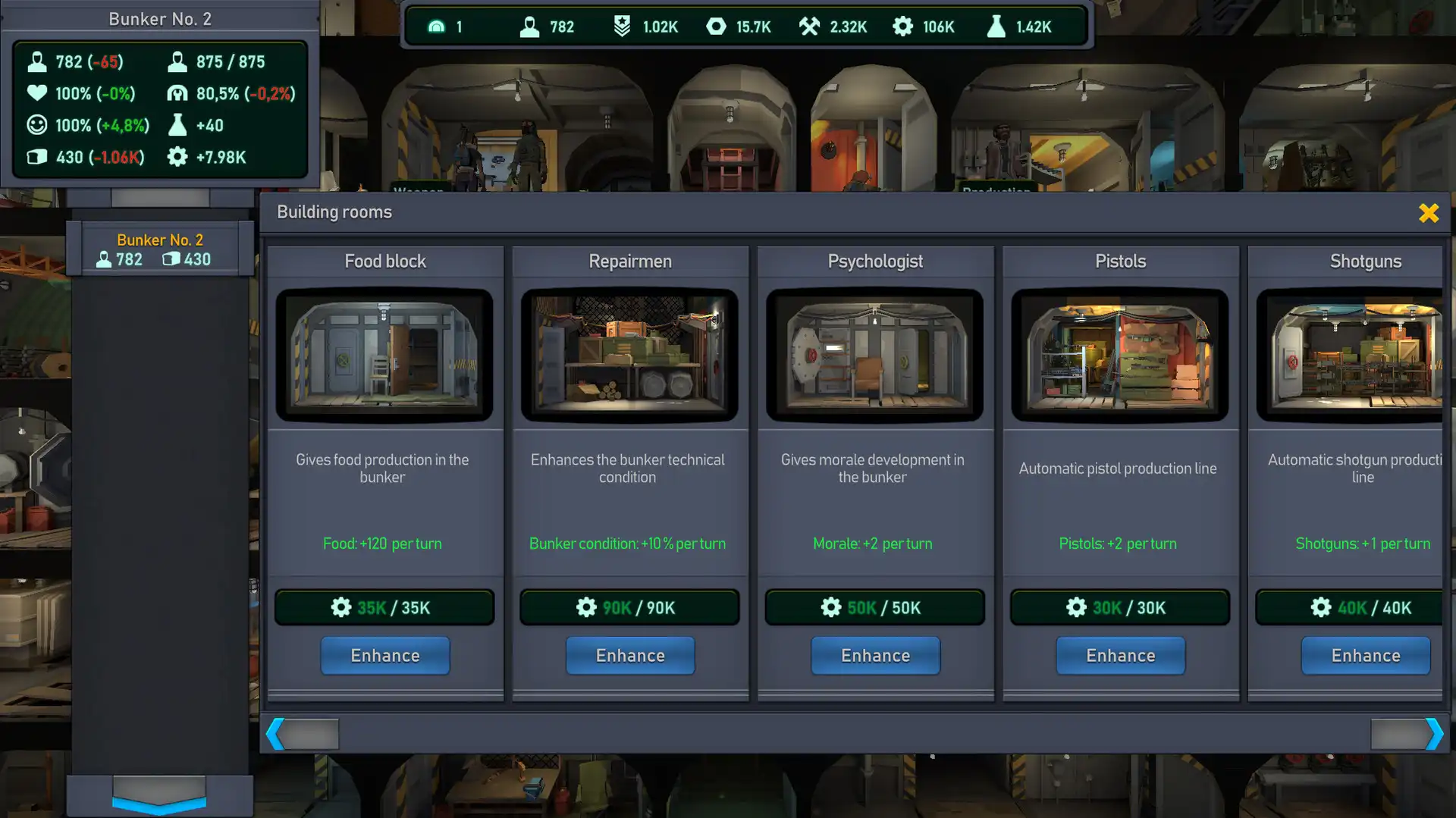The height and width of the screenshot is (818, 1456).
Task: Select Bunker No. 2 in the sidebar list
Action: (159, 248)
